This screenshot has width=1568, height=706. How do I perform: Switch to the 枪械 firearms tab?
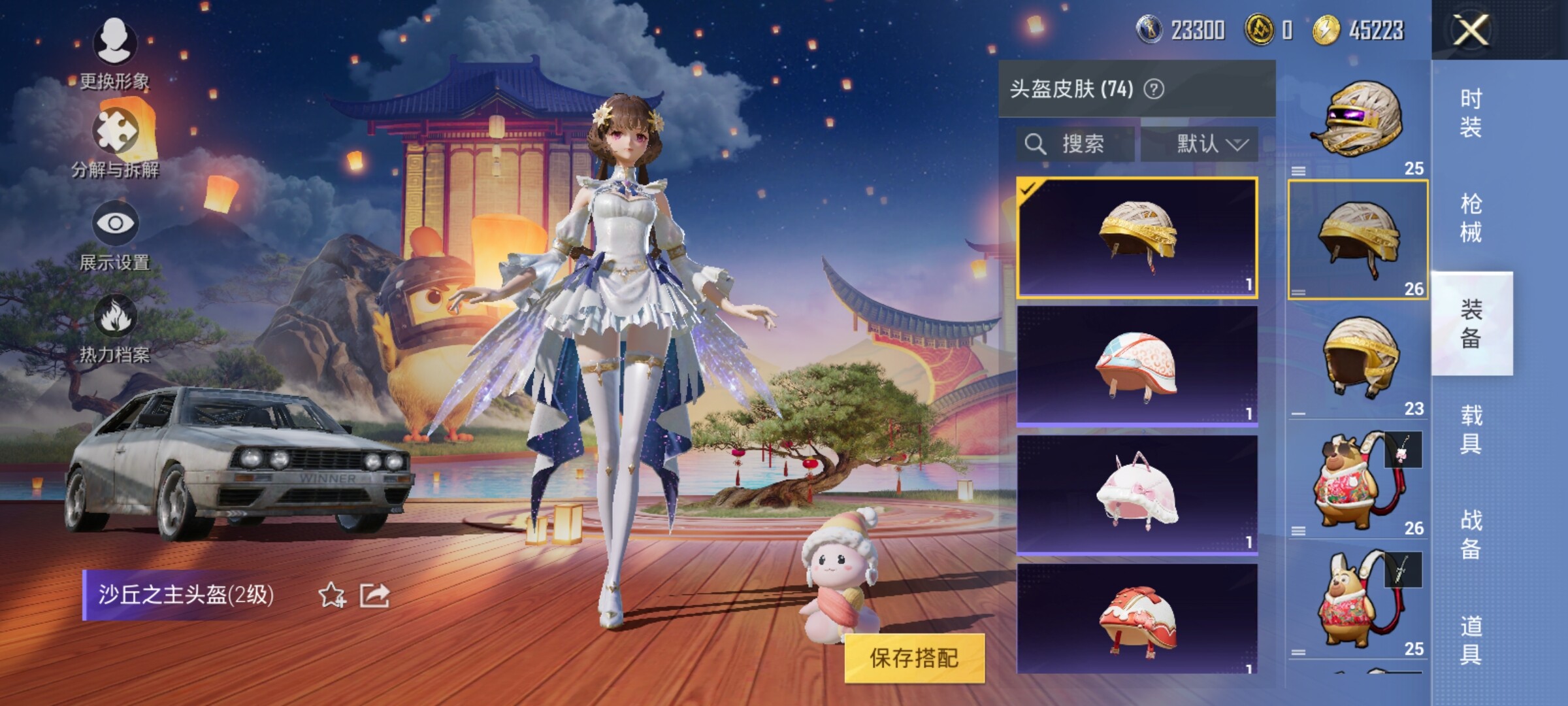[1471, 218]
